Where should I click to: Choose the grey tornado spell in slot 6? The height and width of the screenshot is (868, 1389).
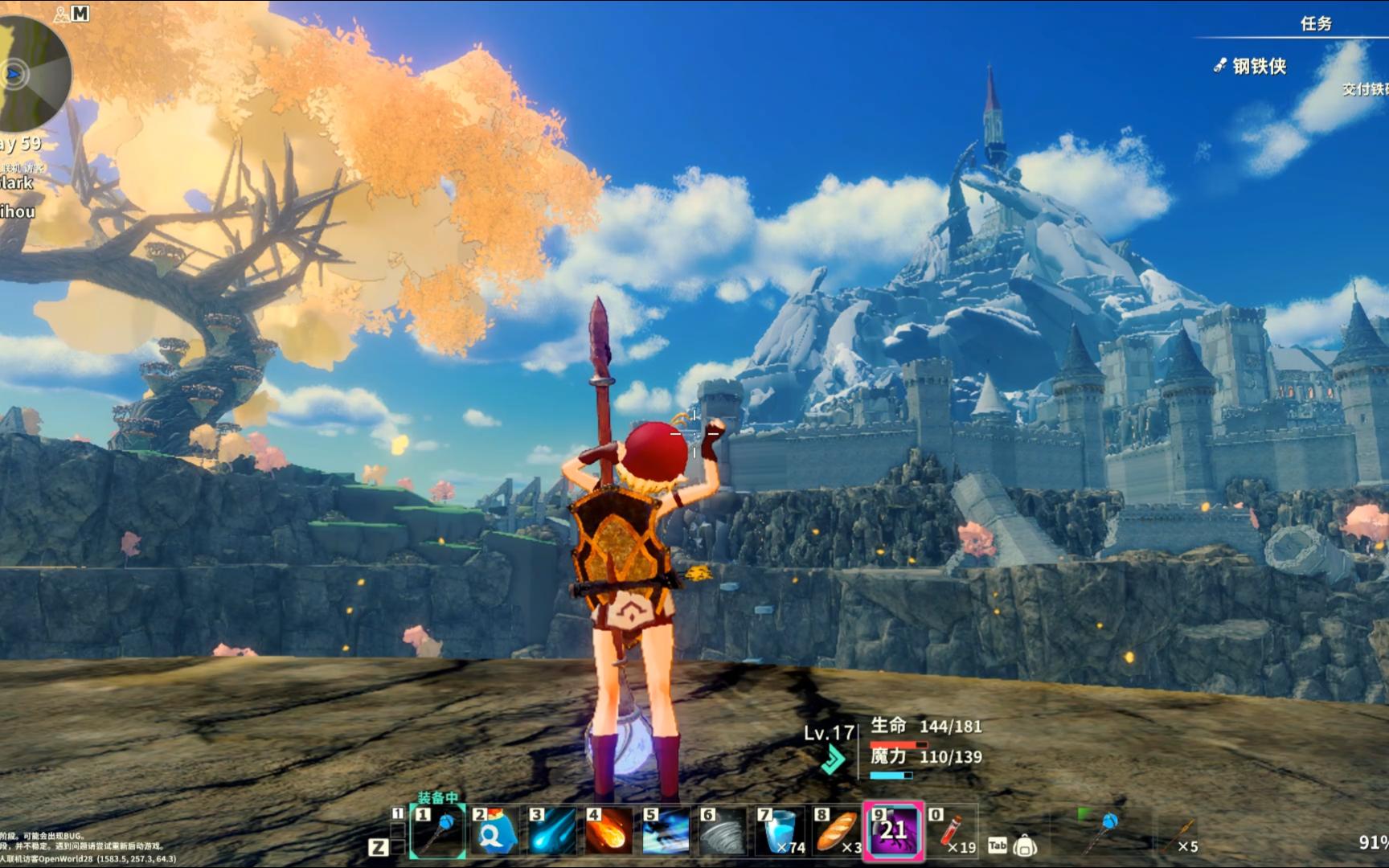coord(723,831)
